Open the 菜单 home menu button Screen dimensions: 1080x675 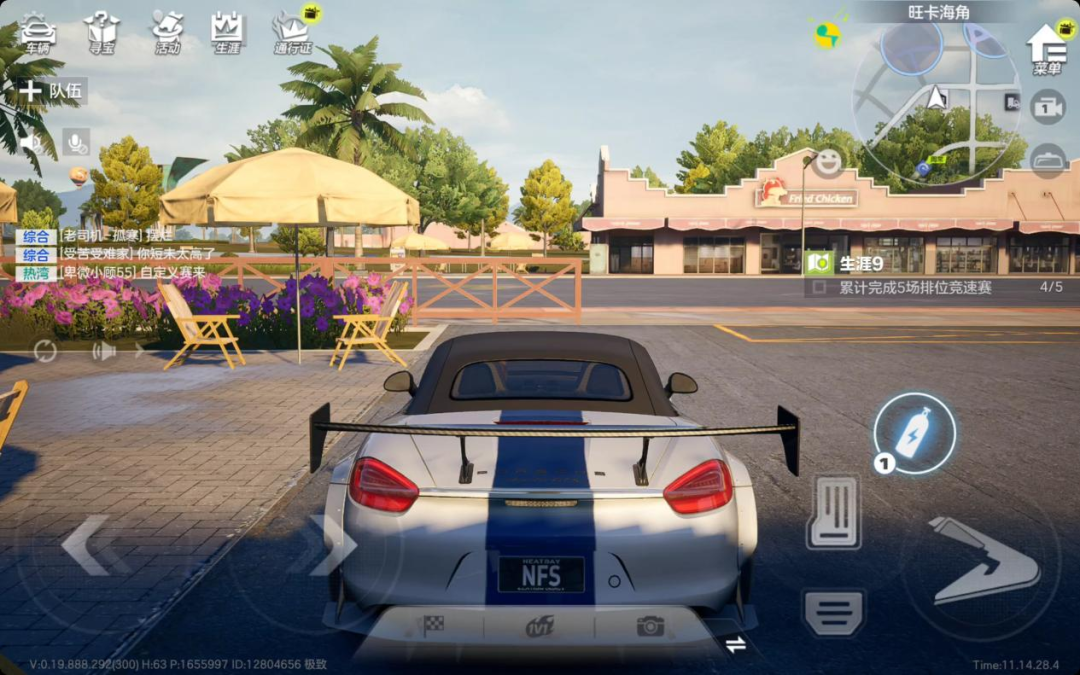1046,48
